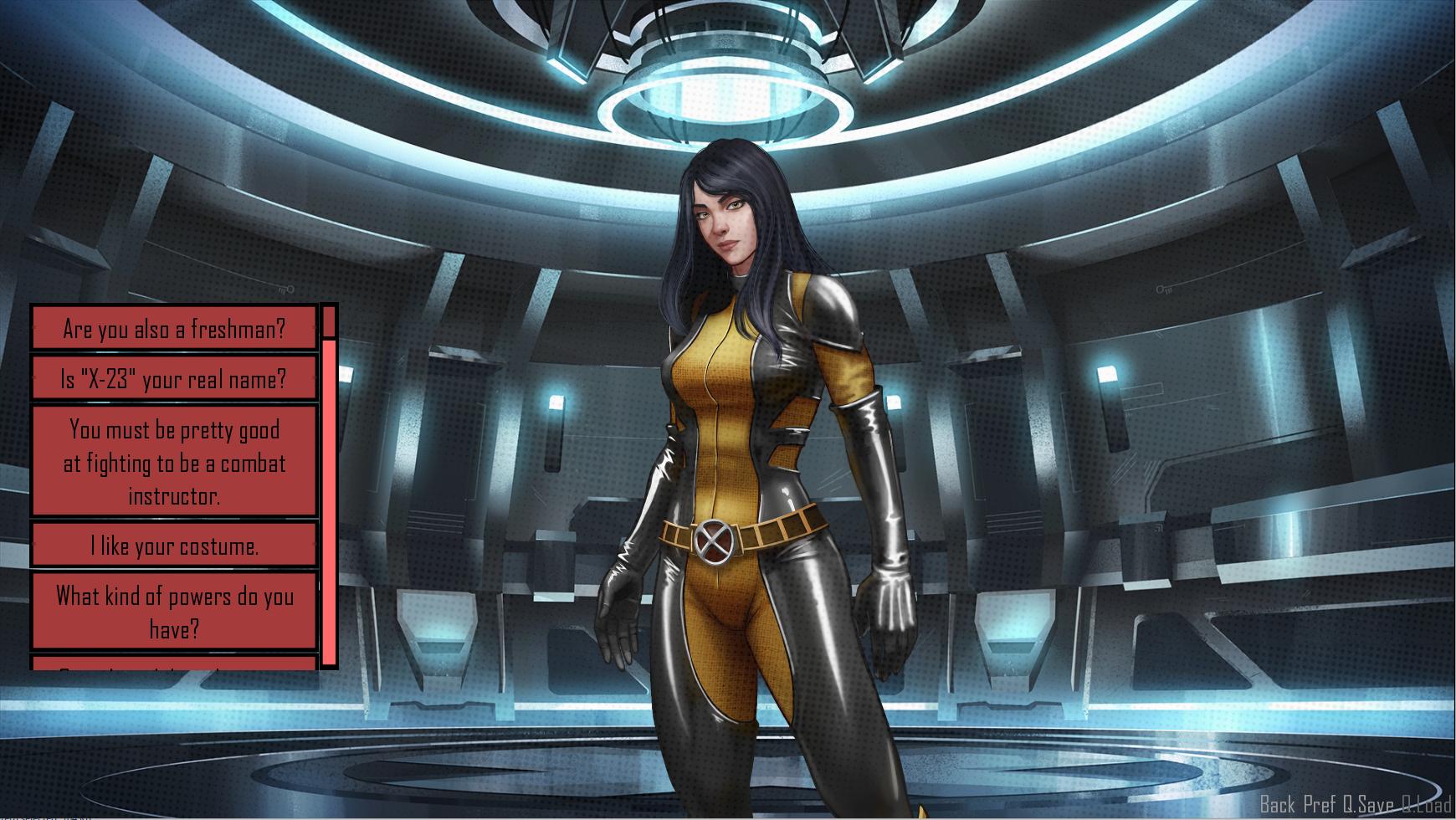
Task: Click the dialogue list scrollbar
Action: (329, 502)
